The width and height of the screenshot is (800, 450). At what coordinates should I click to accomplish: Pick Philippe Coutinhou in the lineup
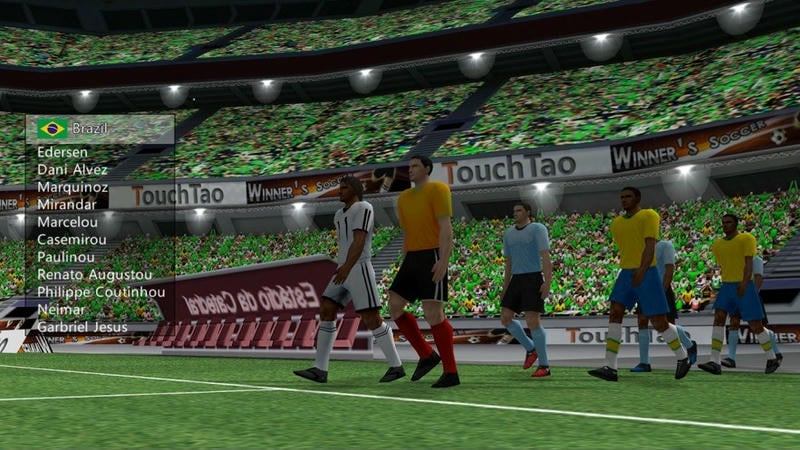99,291
